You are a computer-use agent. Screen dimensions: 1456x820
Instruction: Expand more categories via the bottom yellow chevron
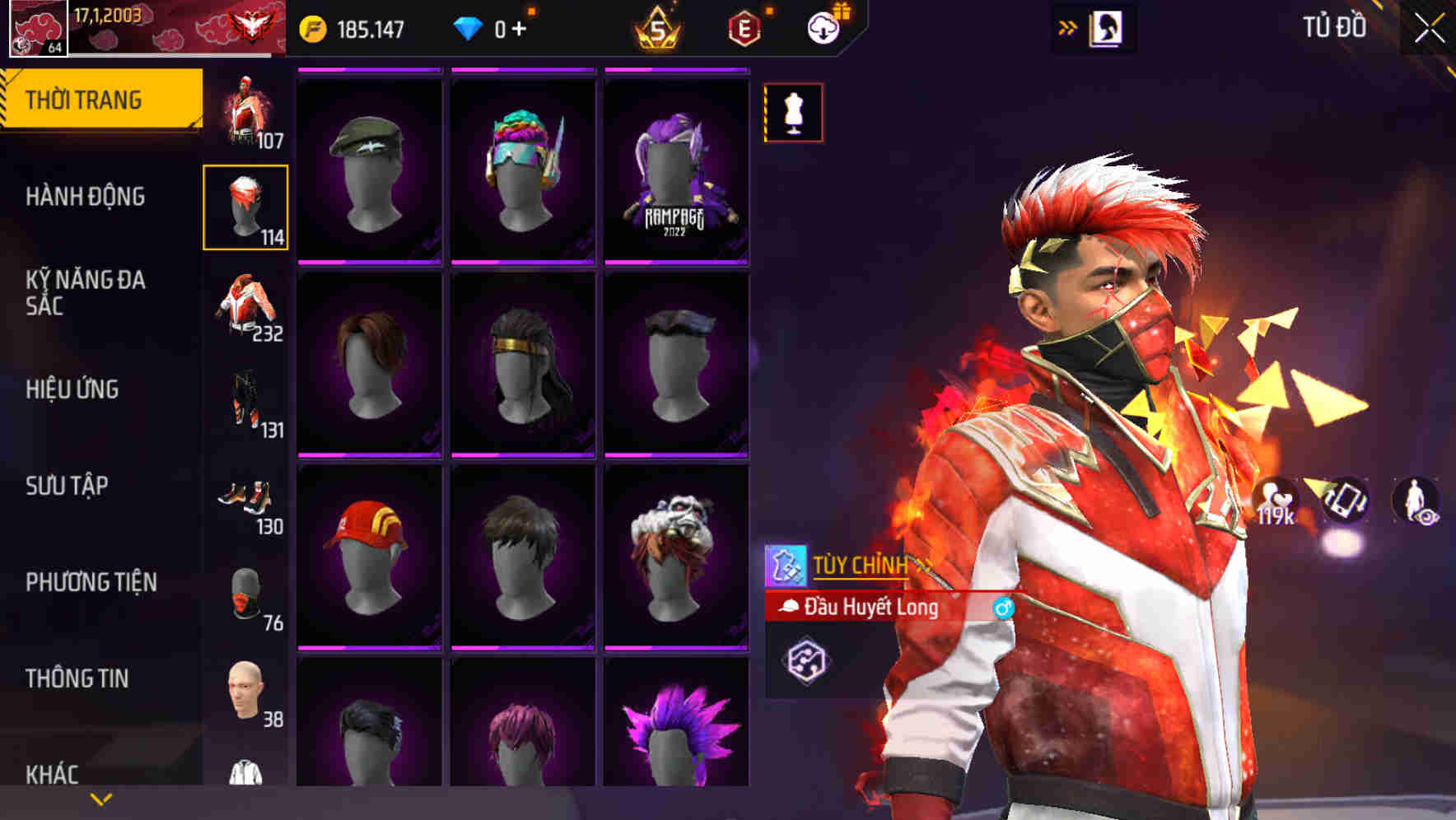pos(100,799)
